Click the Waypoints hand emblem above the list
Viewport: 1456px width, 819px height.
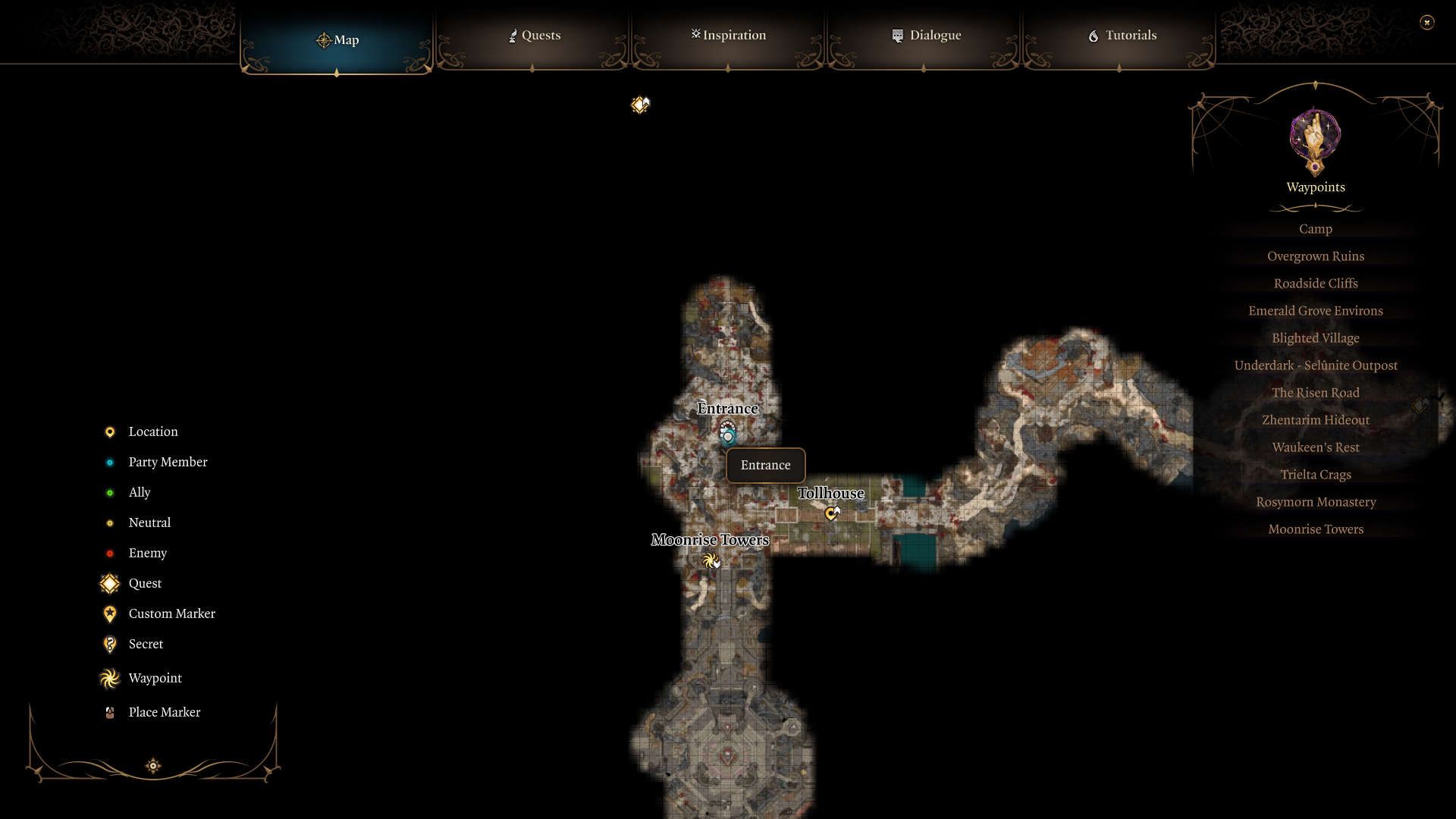[x=1314, y=142]
